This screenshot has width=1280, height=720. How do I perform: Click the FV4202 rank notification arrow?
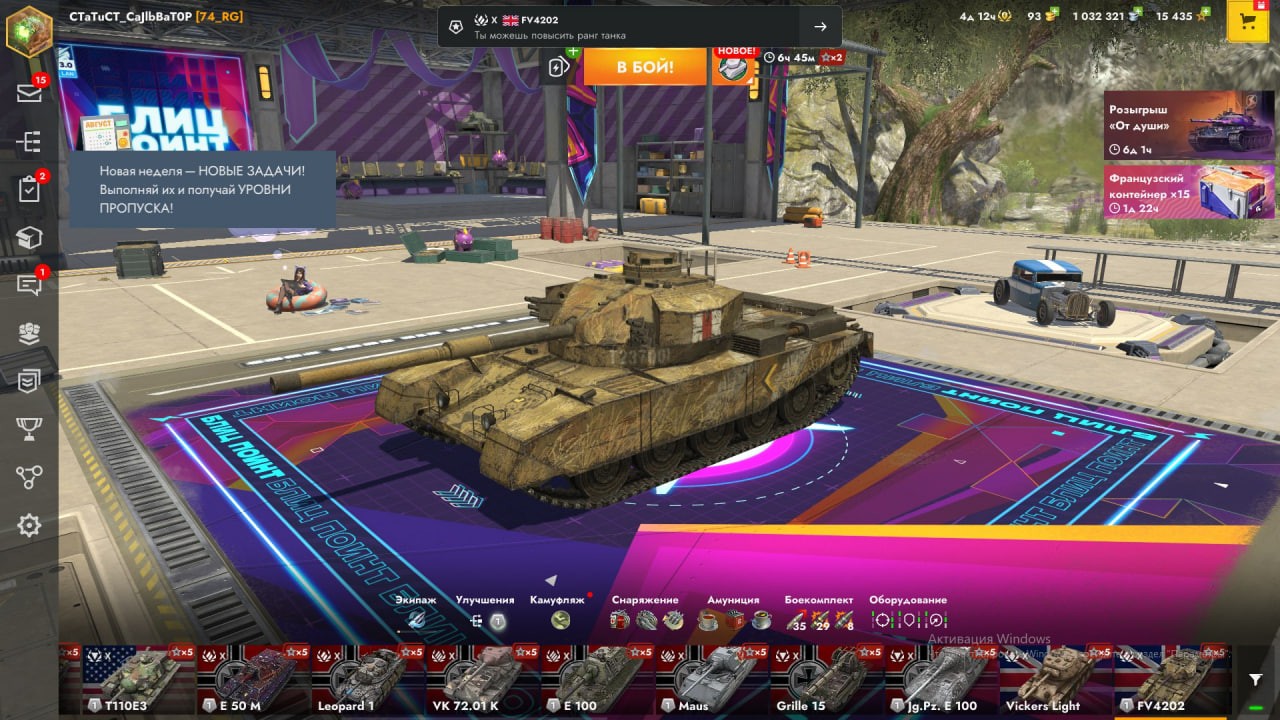click(x=820, y=27)
